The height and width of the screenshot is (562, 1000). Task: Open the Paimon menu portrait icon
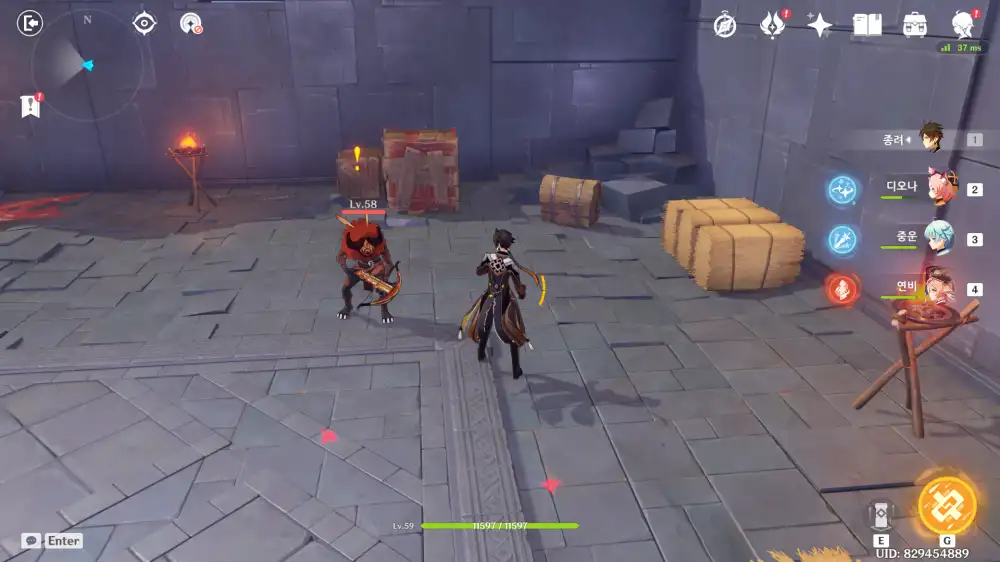tap(963, 26)
